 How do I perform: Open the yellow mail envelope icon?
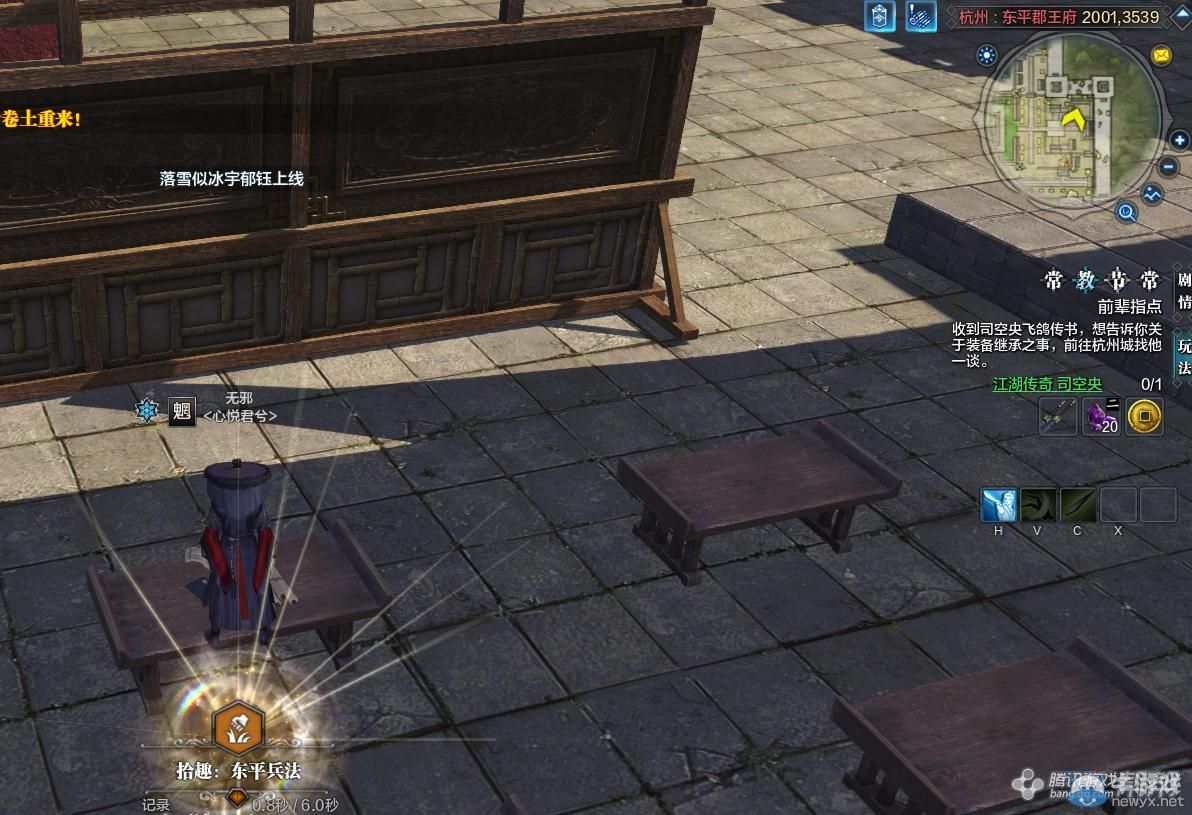point(1161,55)
